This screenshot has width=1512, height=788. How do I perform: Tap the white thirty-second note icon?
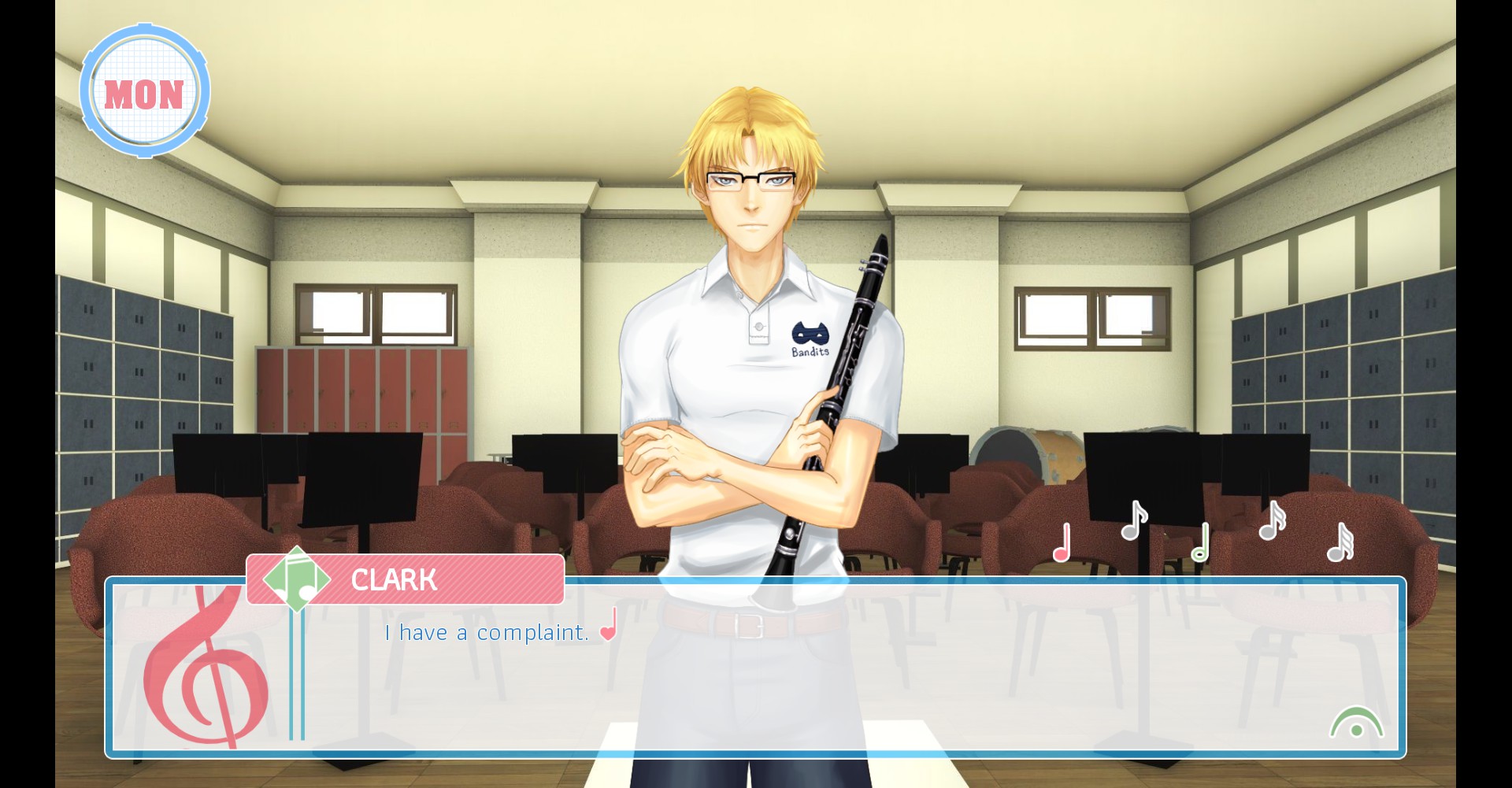1340,543
